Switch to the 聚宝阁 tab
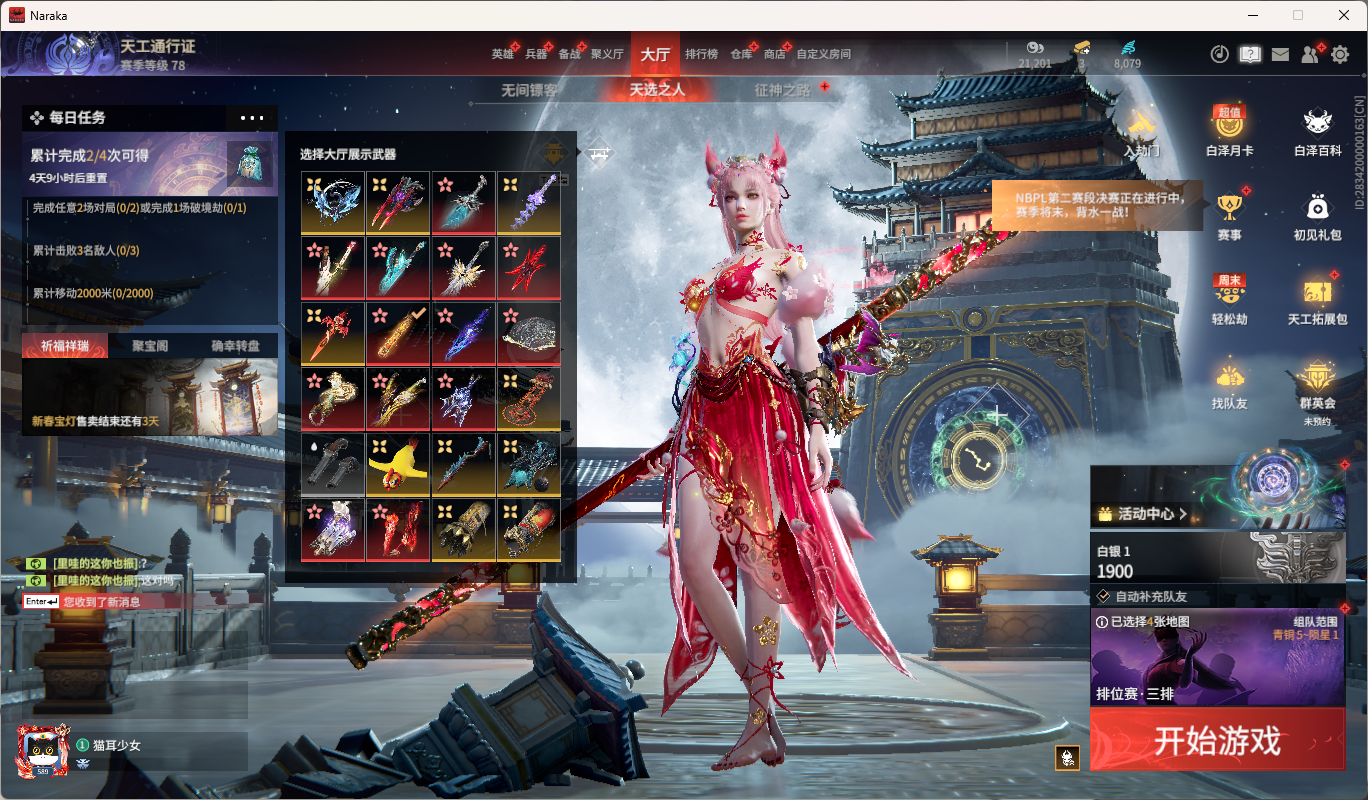Image resolution: width=1368 pixels, height=800 pixels. point(150,346)
